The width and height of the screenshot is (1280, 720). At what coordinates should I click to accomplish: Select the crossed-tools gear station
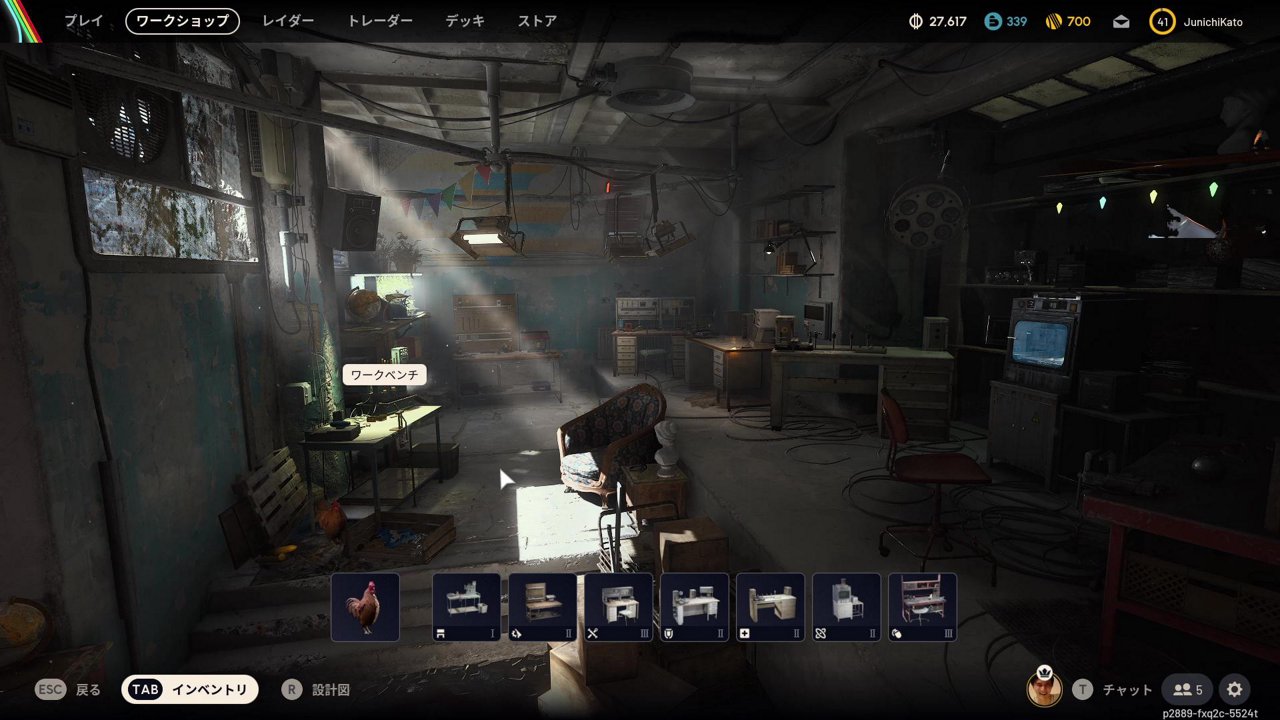click(618, 606)
